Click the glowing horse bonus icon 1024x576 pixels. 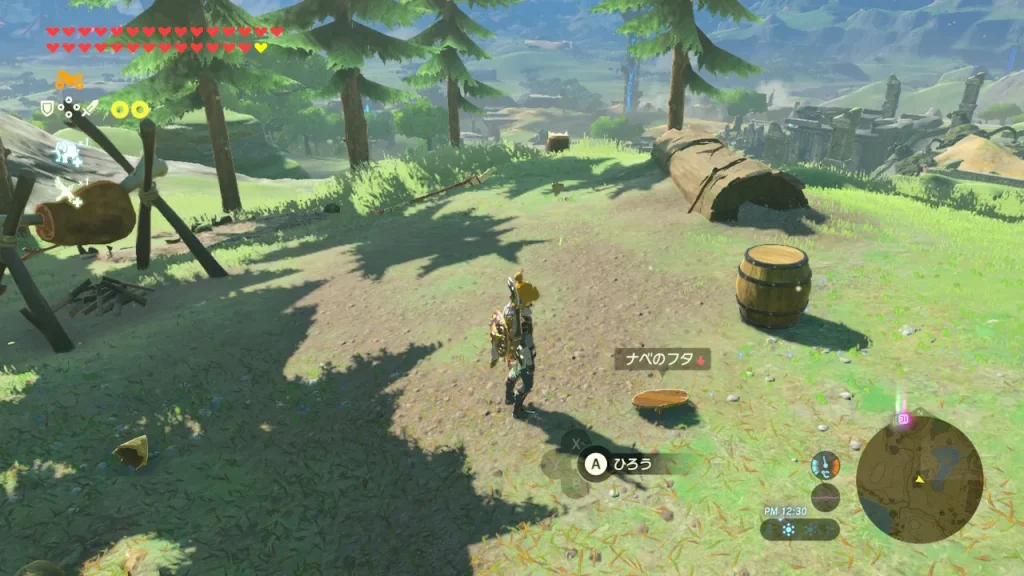click(x=68, y=153)
